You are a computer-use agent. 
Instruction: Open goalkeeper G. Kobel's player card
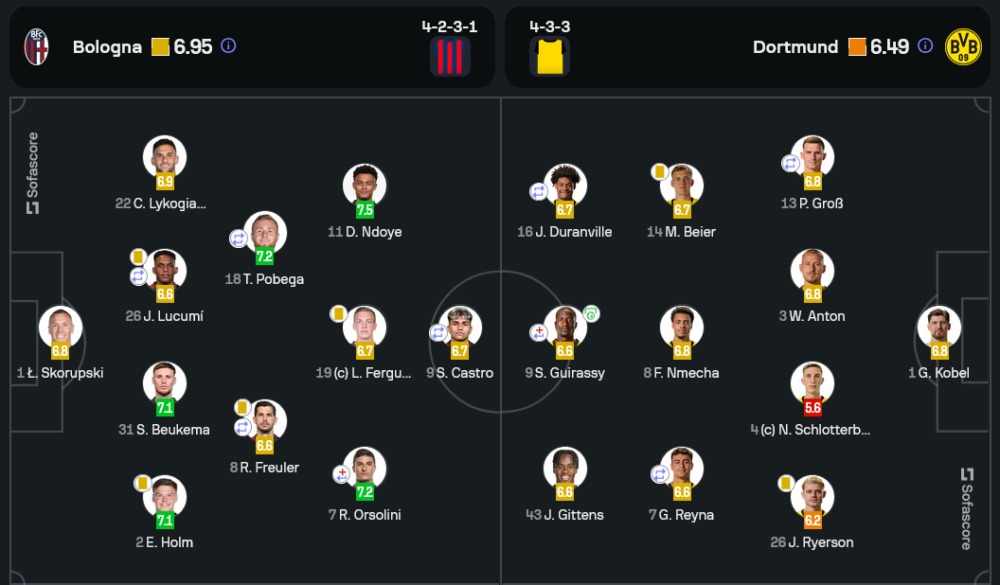[x=940, y=328]
